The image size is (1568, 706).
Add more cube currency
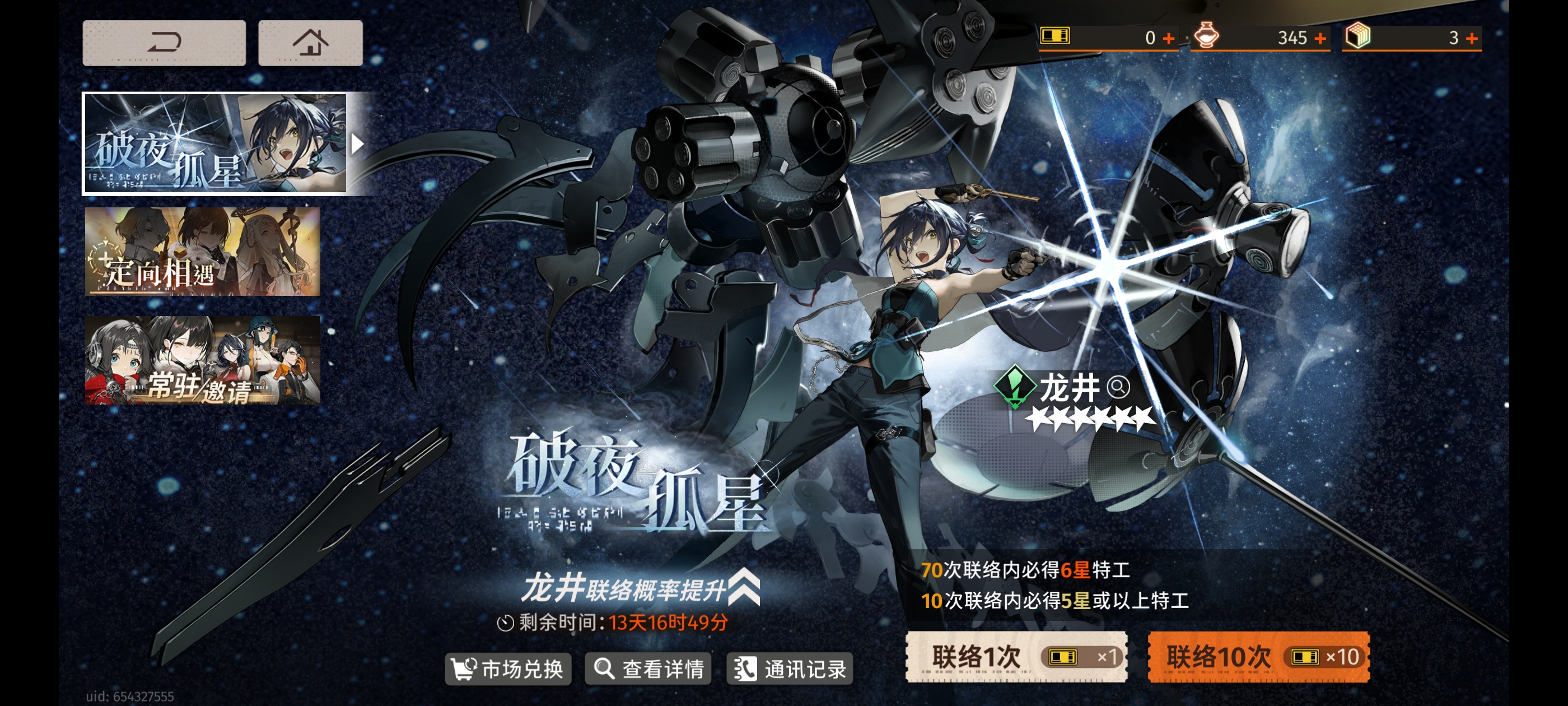click(1471, 38)
